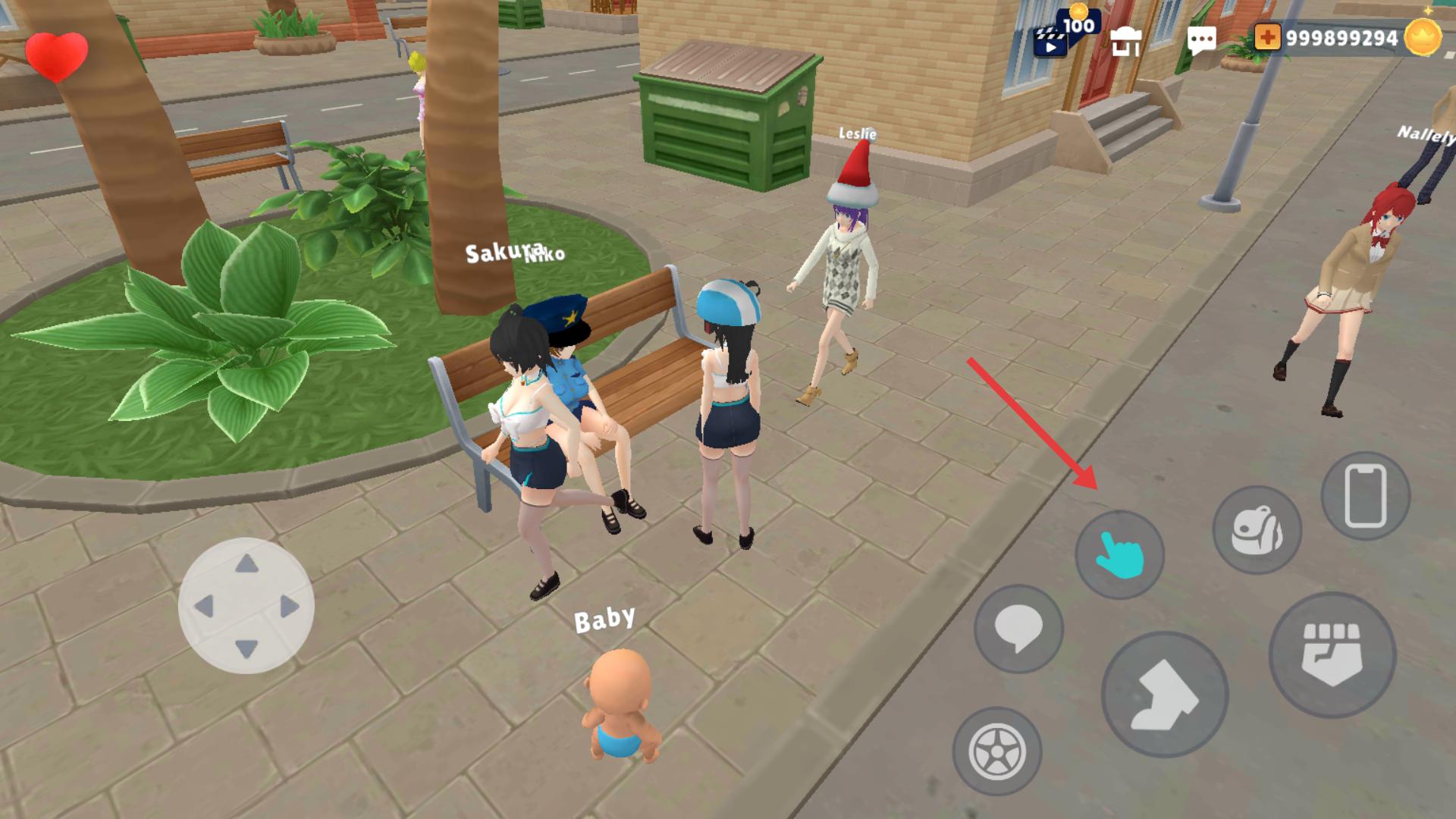The height and width of the screenshot is (819, 1456).
Task: Open the backpack inventory
Action: (1257, 530)
